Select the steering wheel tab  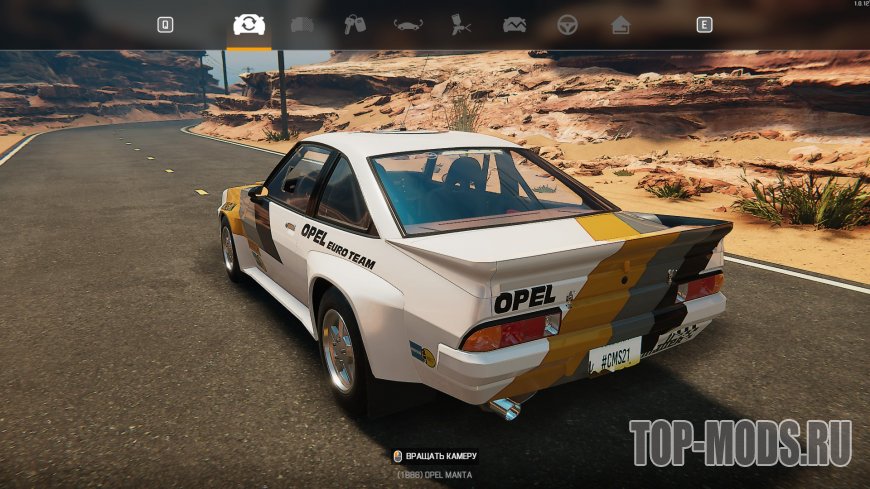click(567, 25)
